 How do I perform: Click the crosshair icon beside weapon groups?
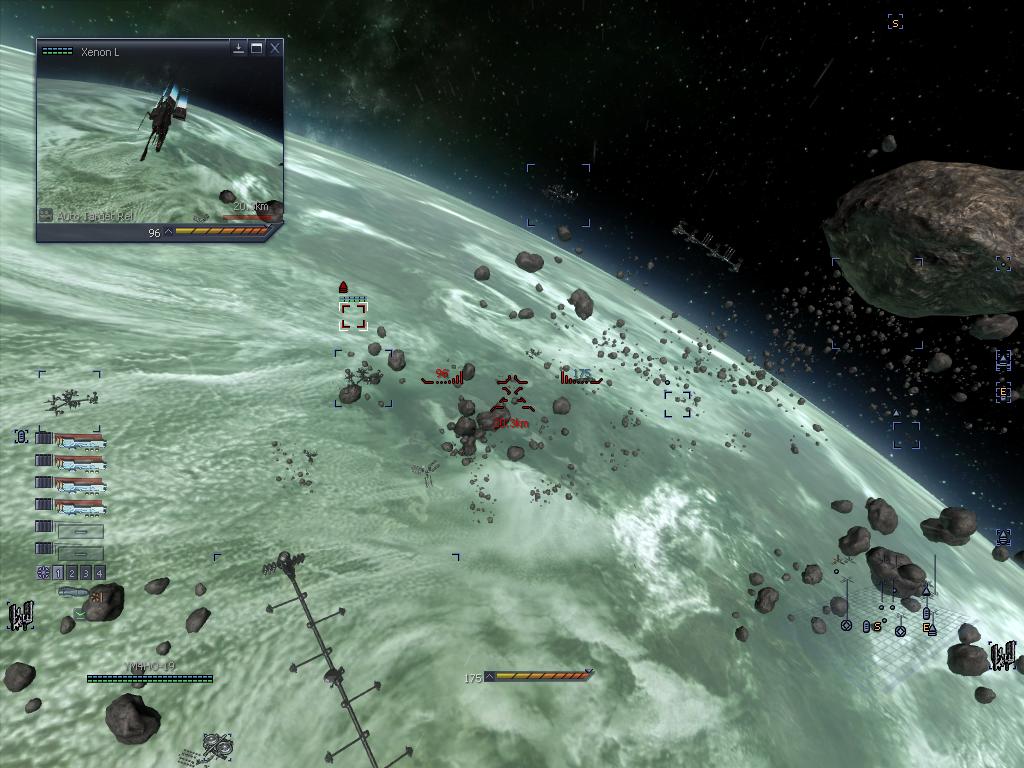point(43,573)
